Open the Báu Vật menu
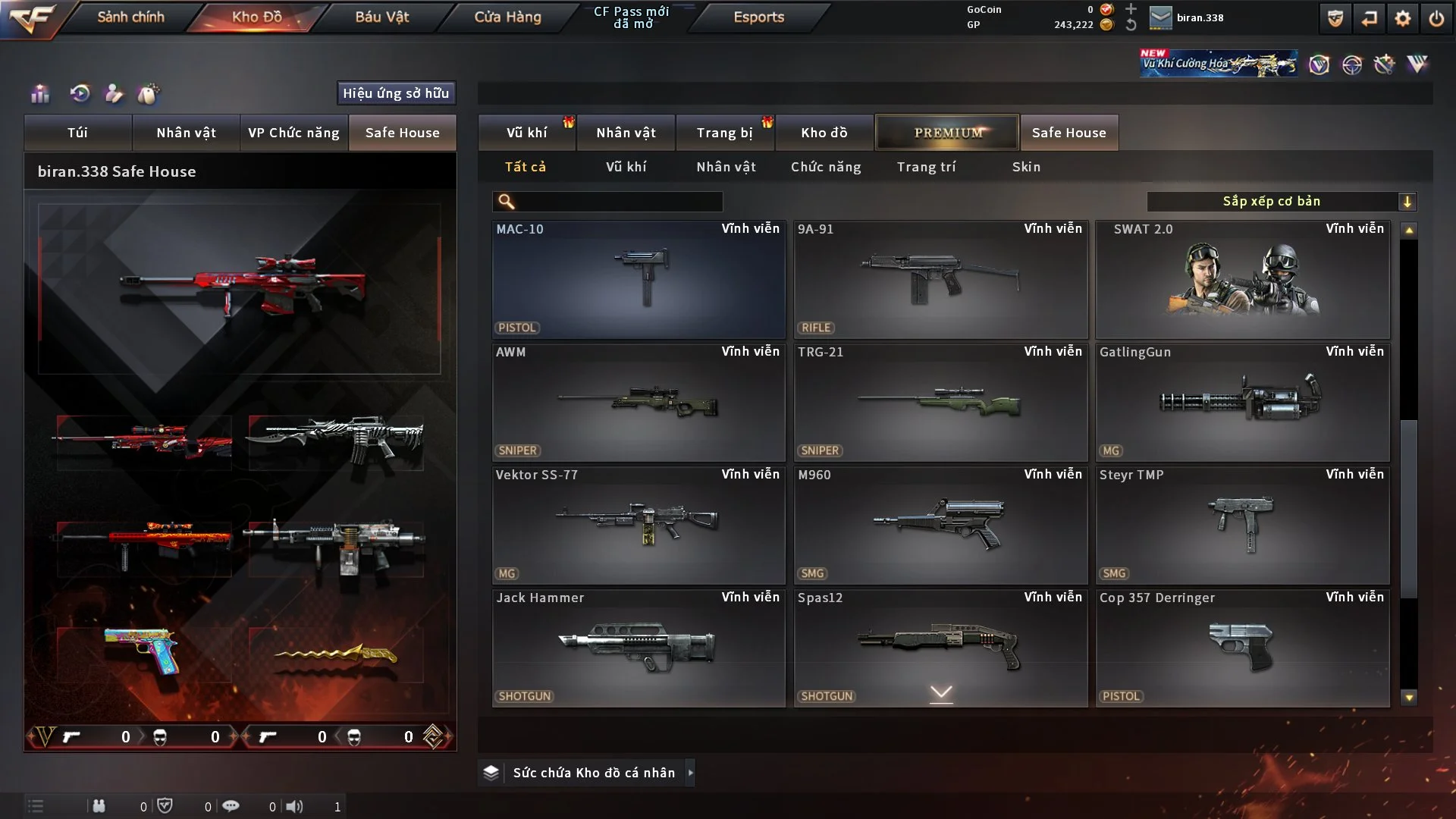This screenshot has height=819, width=1456. [381, 17]
